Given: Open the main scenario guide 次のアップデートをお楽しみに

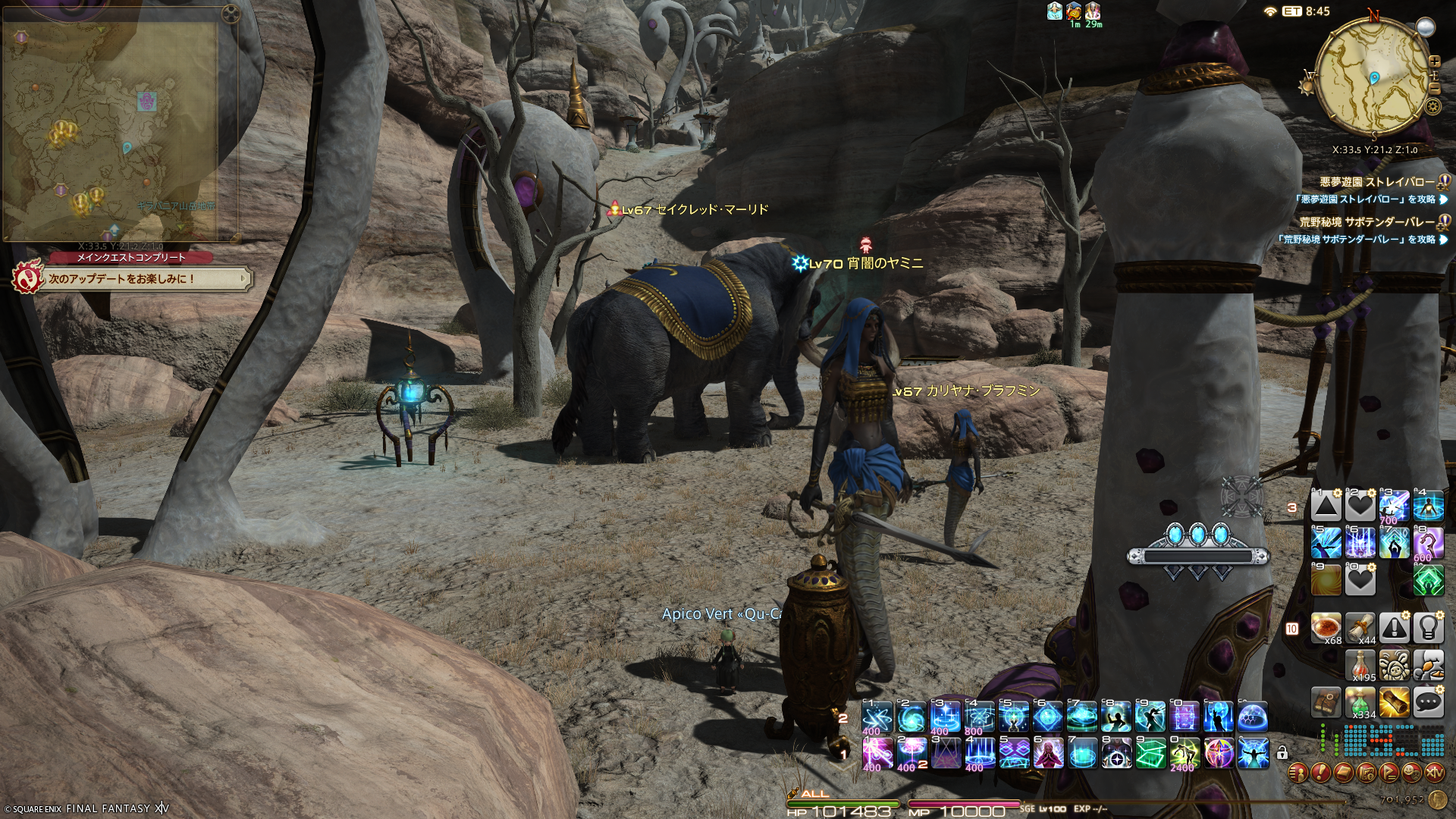Looking at the screenshot, I should point(129,279).
